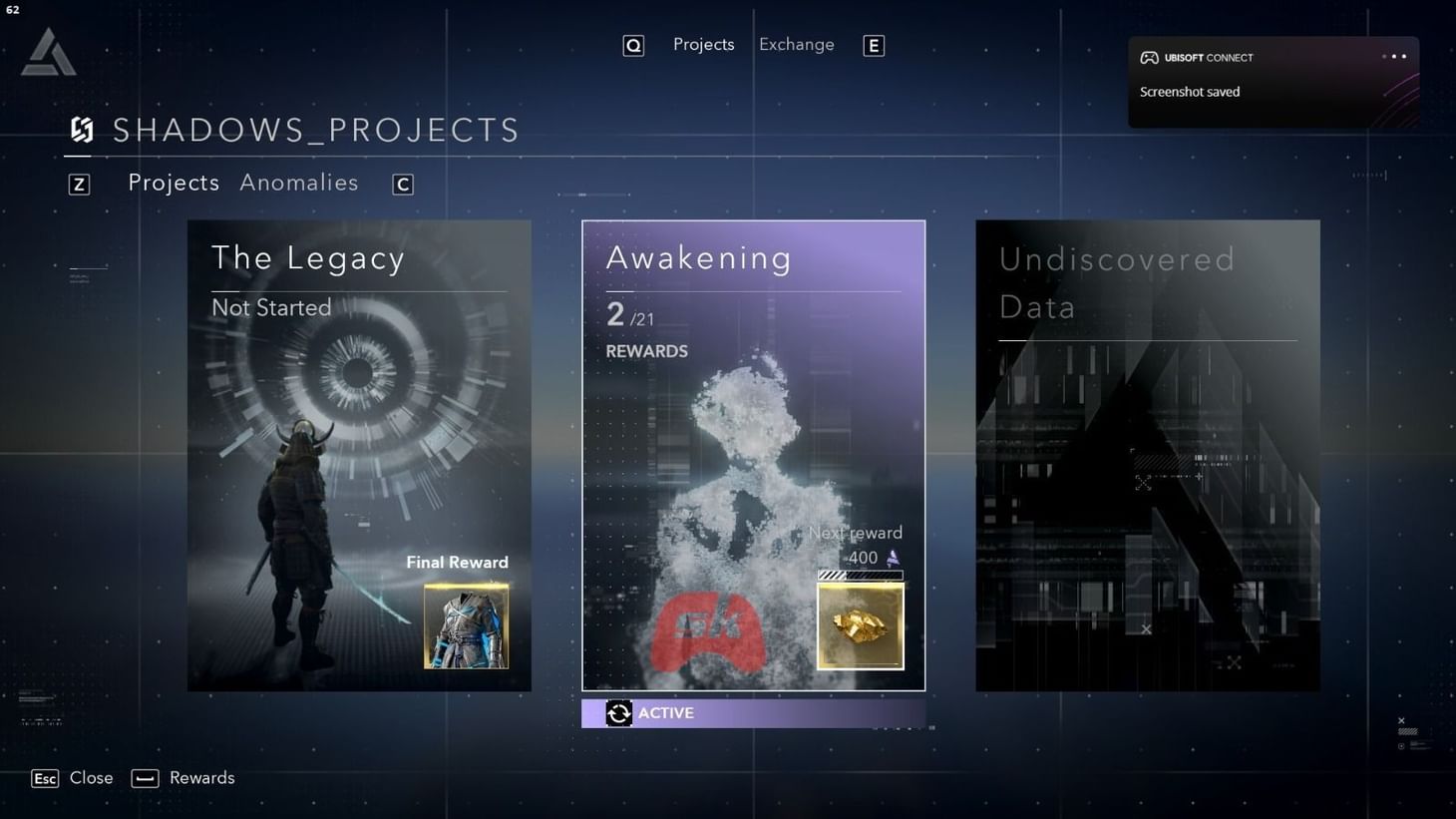Click the Ubisoft Connect controller icon
This screenshot has height=819, width=1456.
point(1151,58)
